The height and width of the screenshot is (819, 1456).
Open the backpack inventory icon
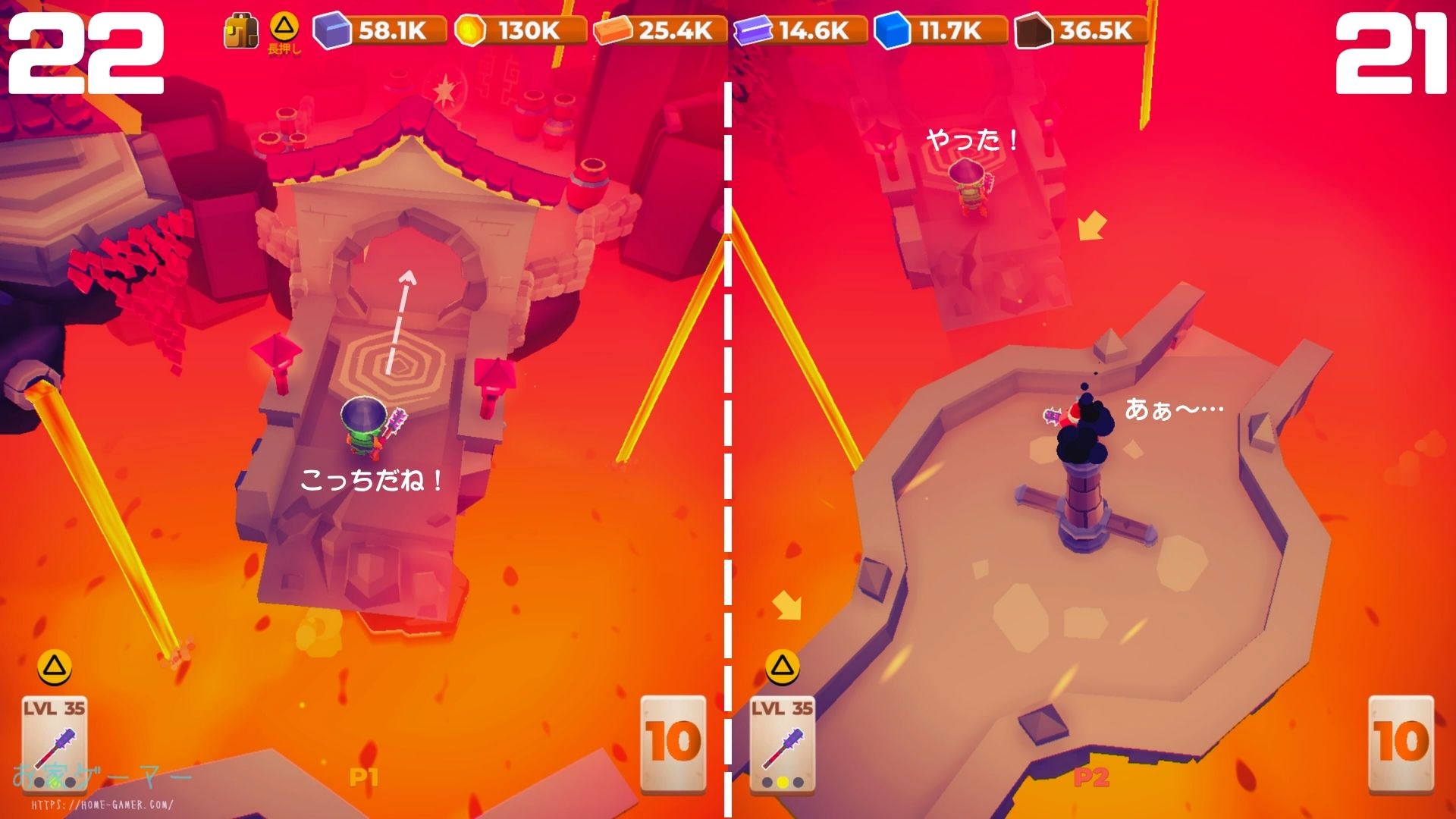pos(241,32)
